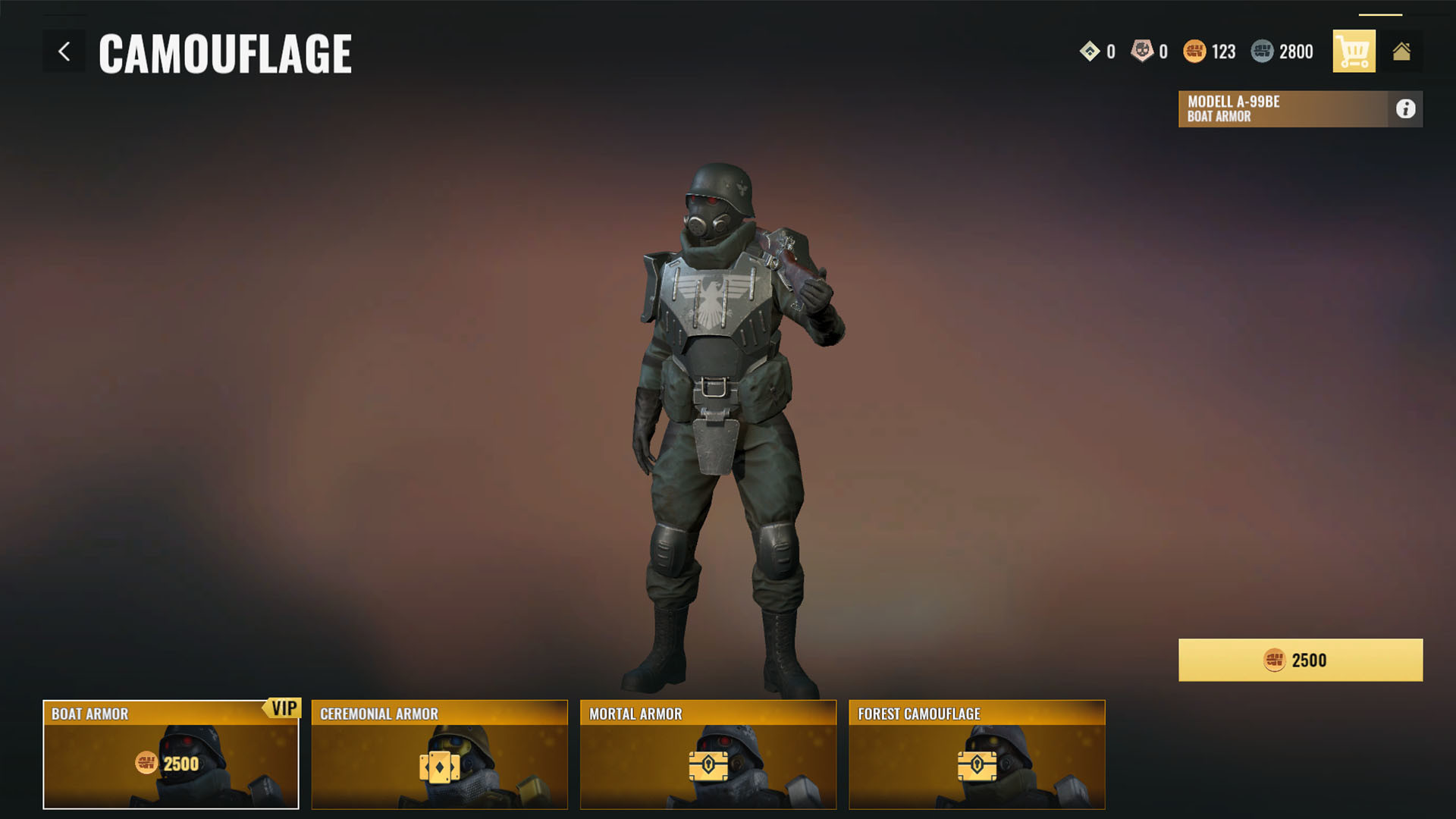Buy the armor for 2500 coins

(1300, 660)
